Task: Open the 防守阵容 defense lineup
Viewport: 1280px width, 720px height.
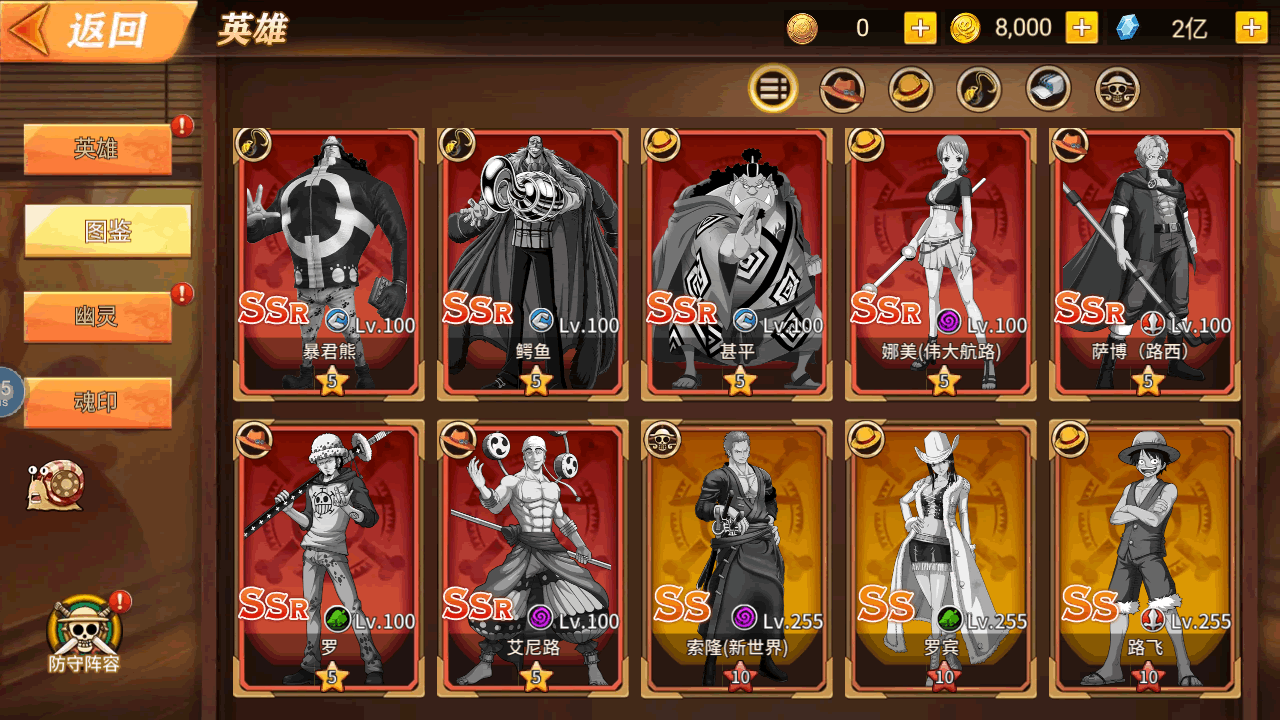Action: [x=84, y=635]
